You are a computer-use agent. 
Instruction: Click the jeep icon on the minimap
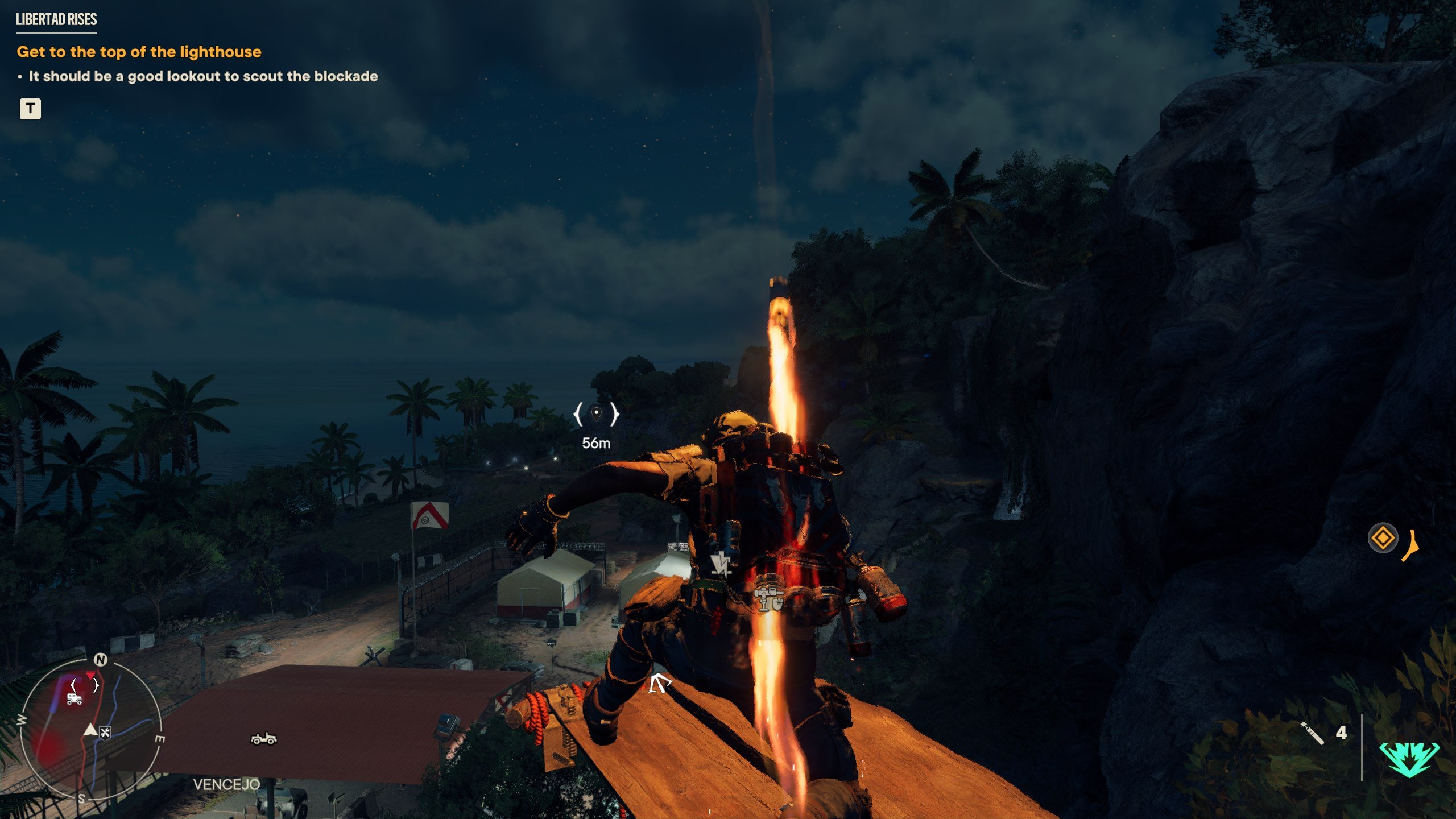75,699
